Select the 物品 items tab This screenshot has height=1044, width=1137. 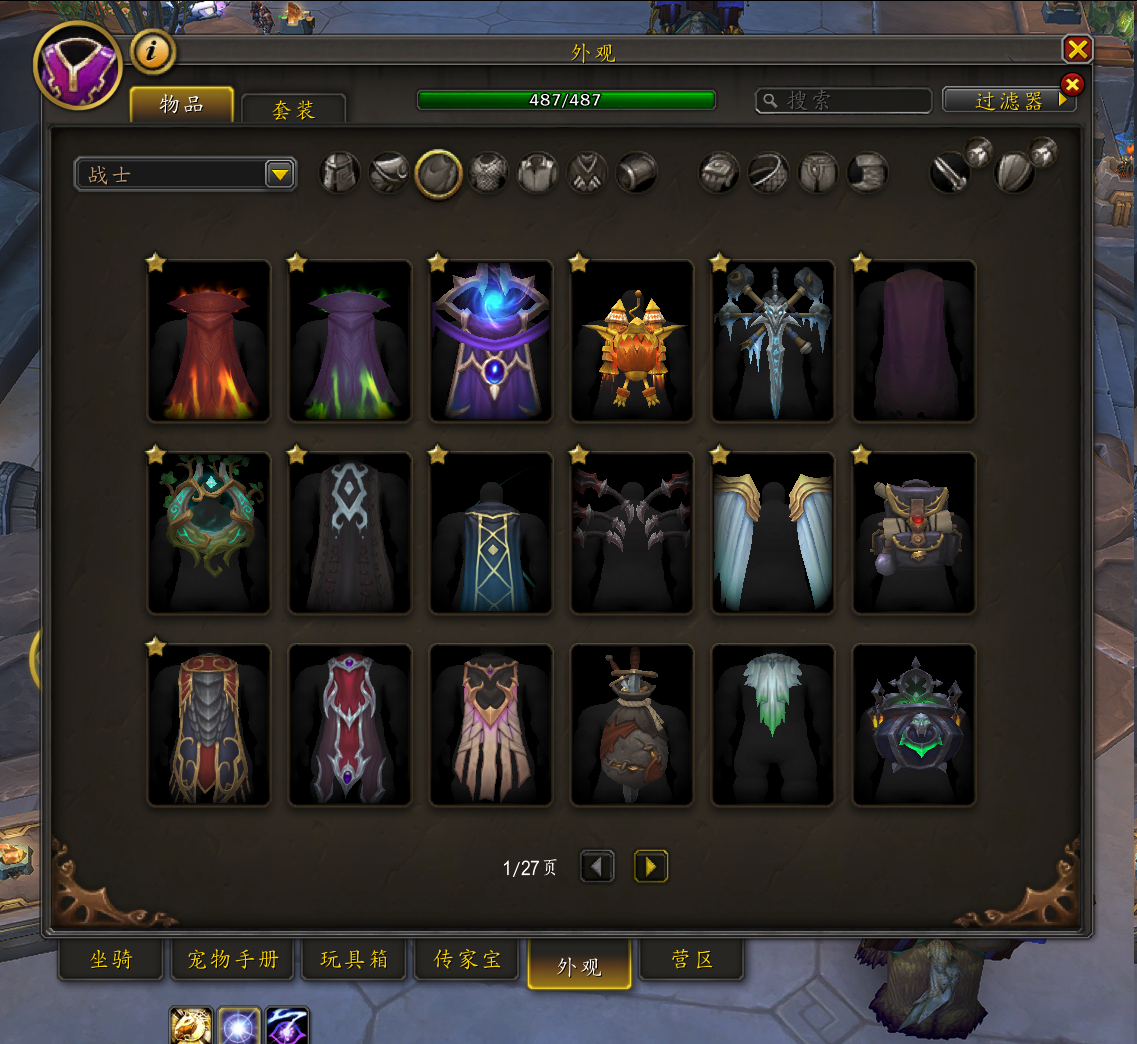point(182,105)
